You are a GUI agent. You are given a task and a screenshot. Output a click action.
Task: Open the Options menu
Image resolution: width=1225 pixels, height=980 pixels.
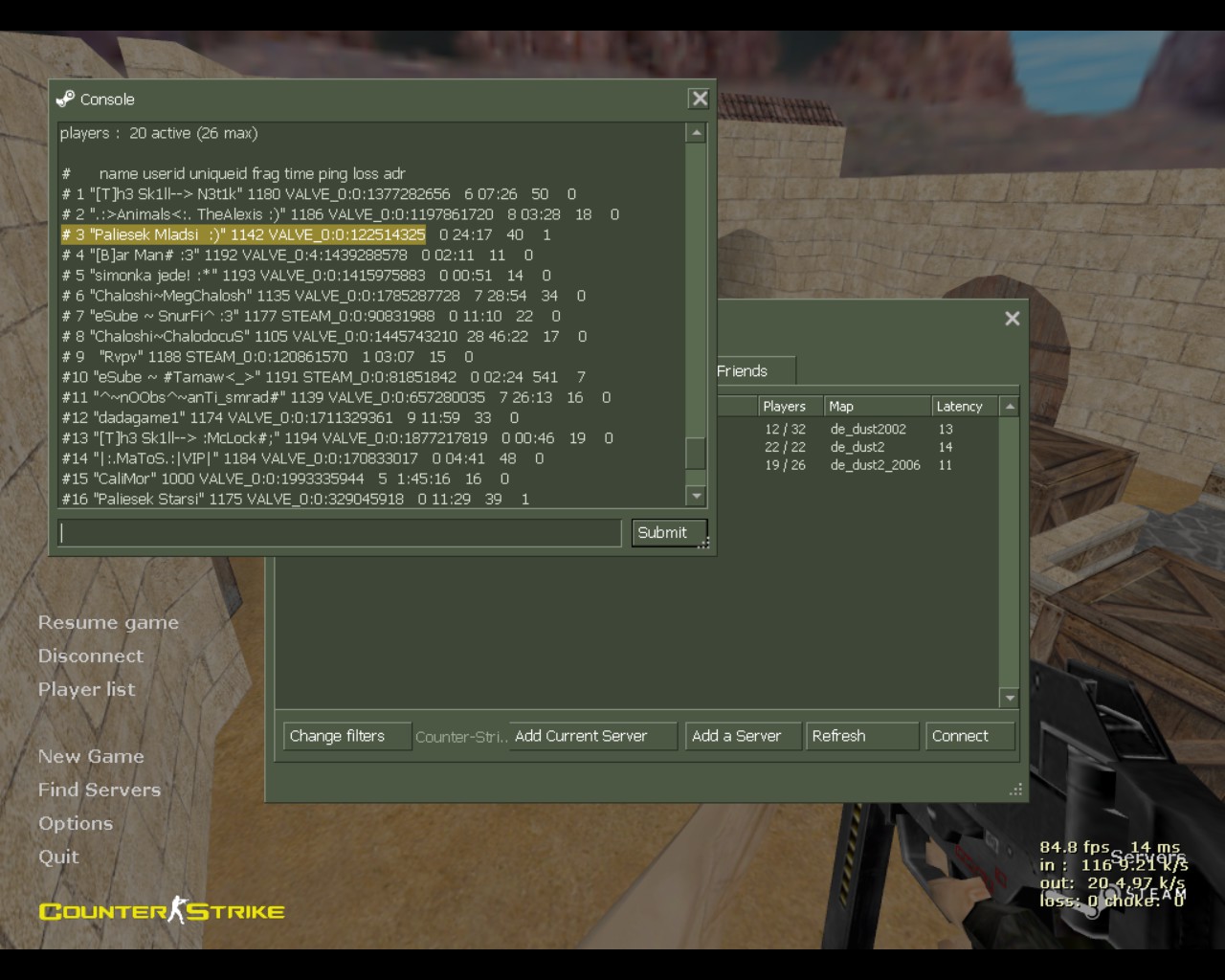(x=76, y=824)
